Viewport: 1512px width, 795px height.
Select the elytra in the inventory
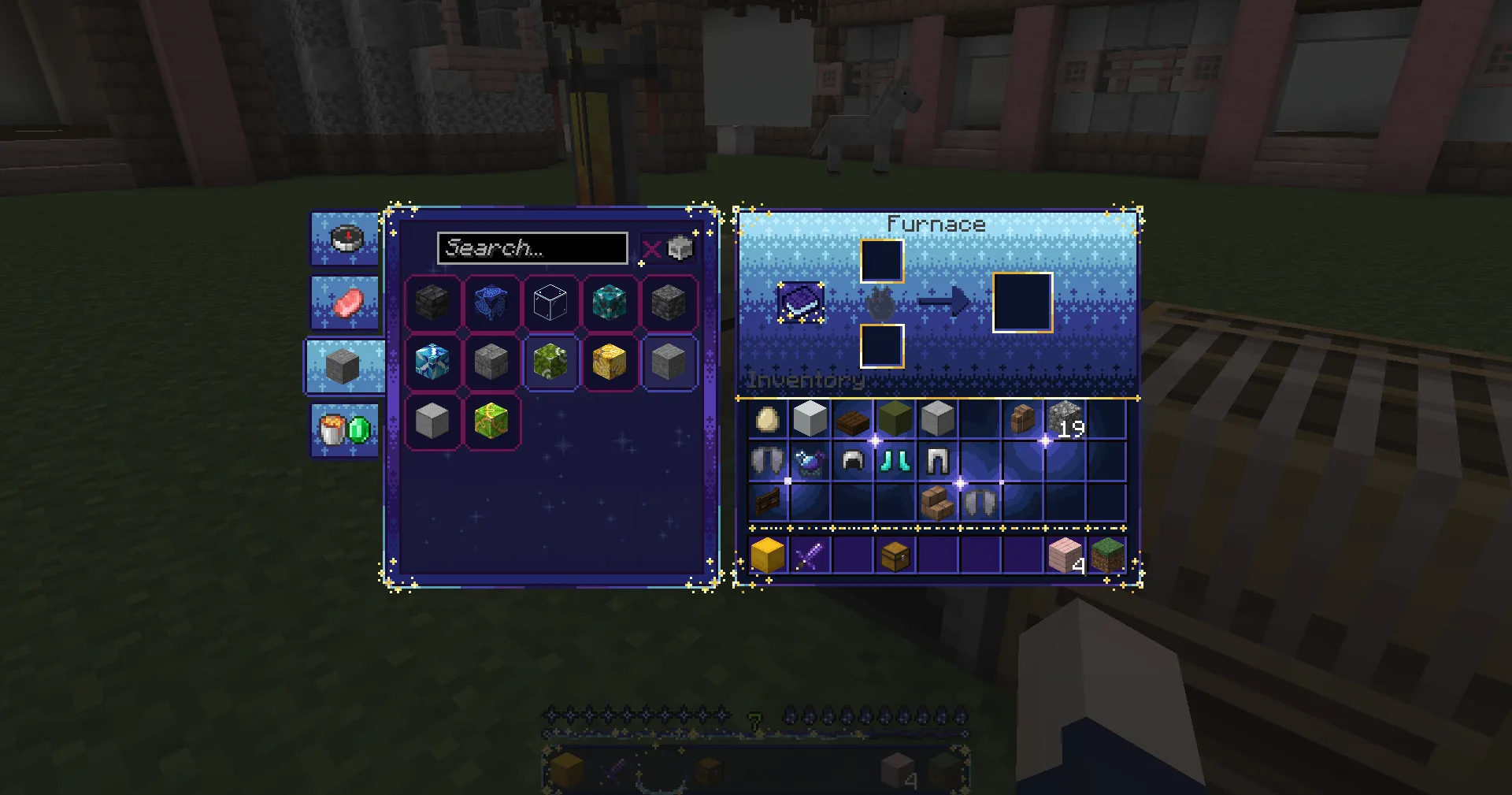(769, 460)
